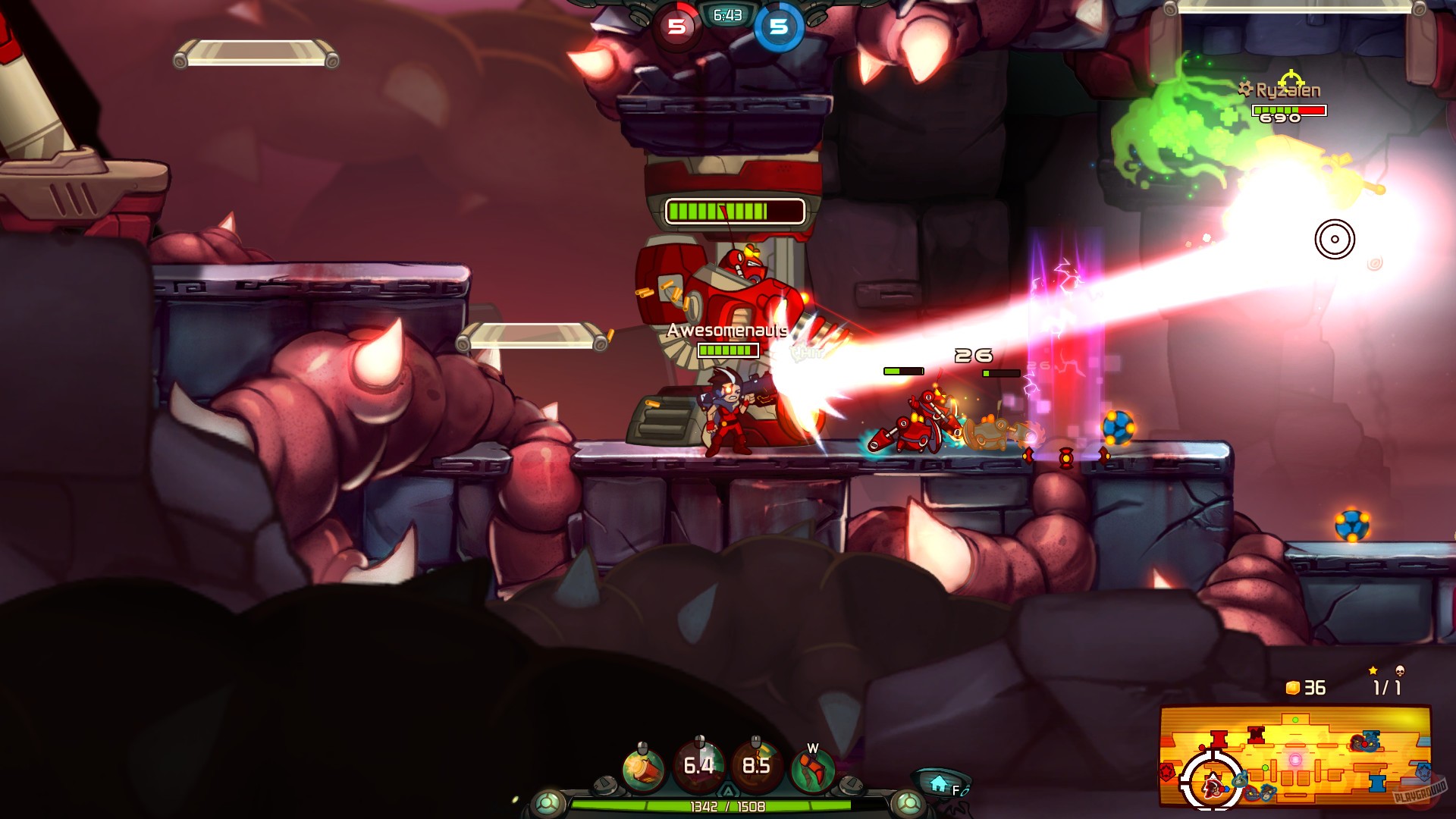Image resolution: width=1456 pixels, height=819 pixels.
Task: Click the Awesomenauts boss name text
Action: point(726,331)
